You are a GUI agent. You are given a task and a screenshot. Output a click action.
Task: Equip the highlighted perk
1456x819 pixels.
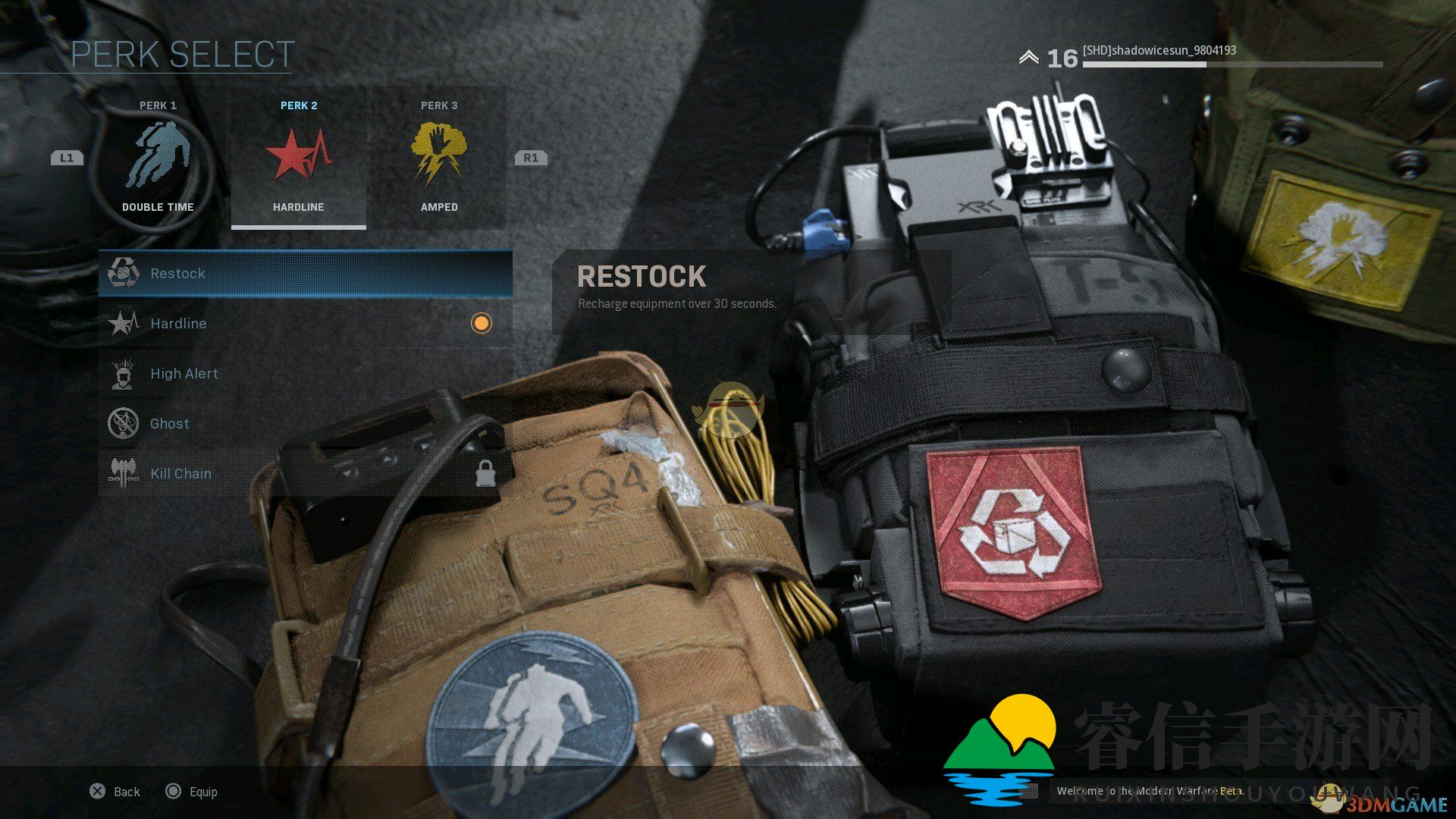pyautogui.click(x=192, y=792)
